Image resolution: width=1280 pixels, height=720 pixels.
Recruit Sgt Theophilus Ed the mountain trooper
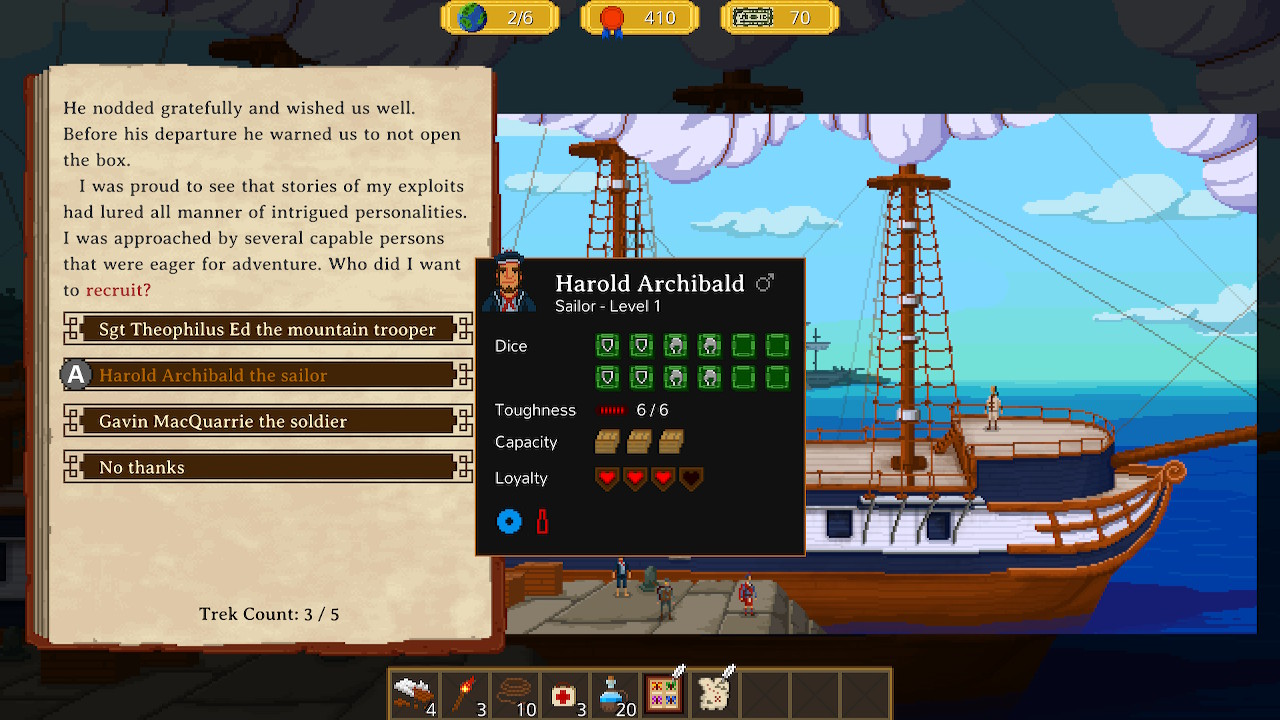[267, 329]
